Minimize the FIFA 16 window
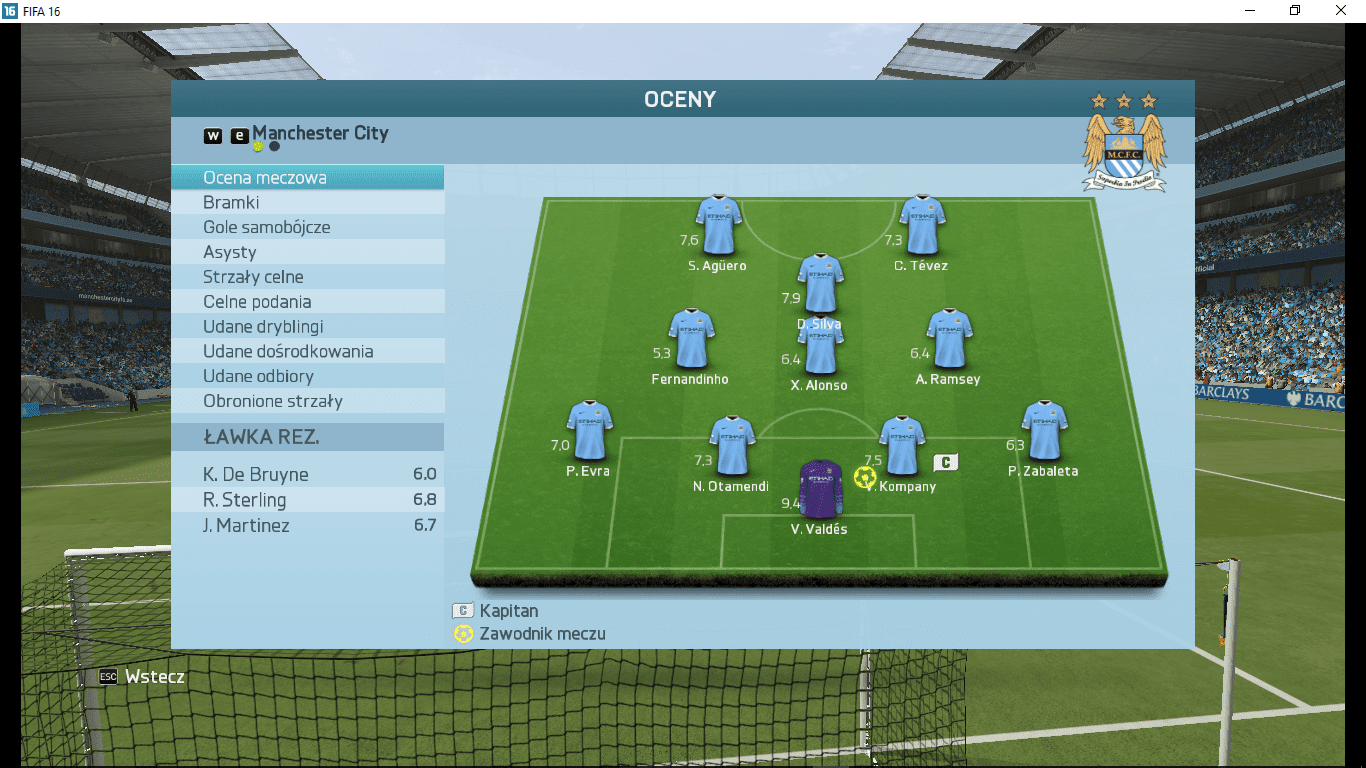 tap(1250, 11)
